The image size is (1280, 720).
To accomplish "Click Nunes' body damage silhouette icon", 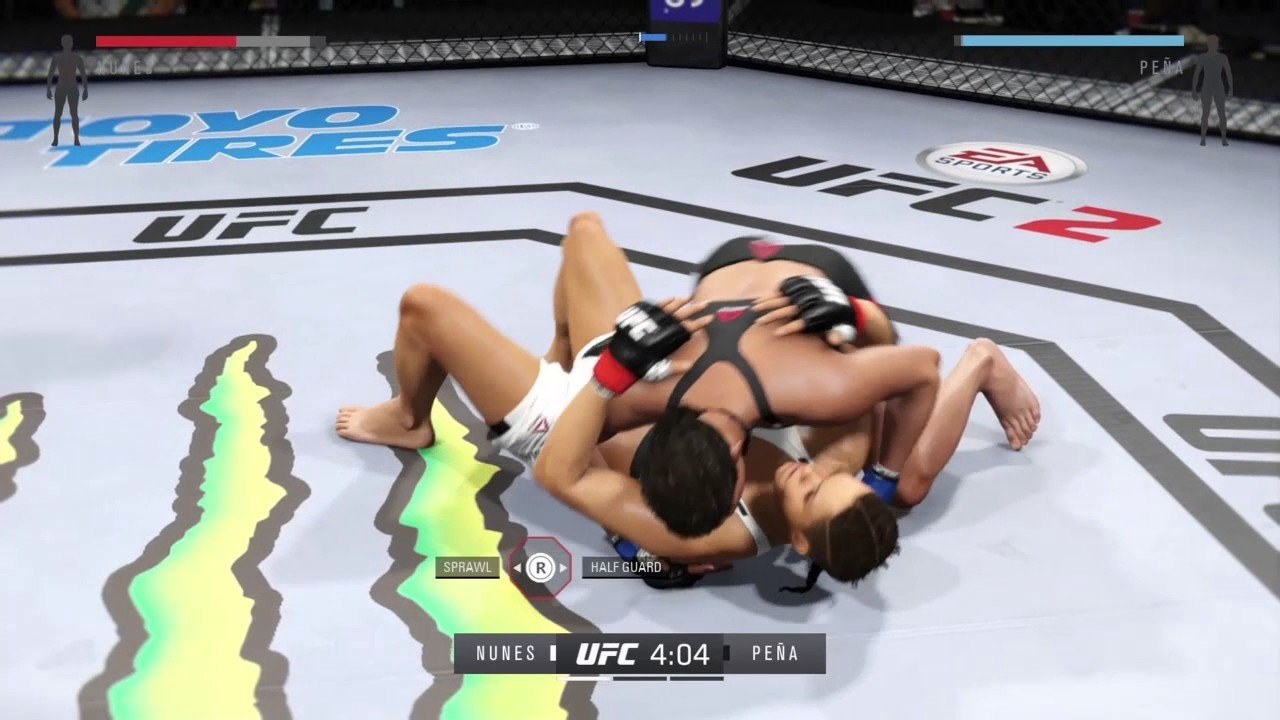I will pos(67,90).
